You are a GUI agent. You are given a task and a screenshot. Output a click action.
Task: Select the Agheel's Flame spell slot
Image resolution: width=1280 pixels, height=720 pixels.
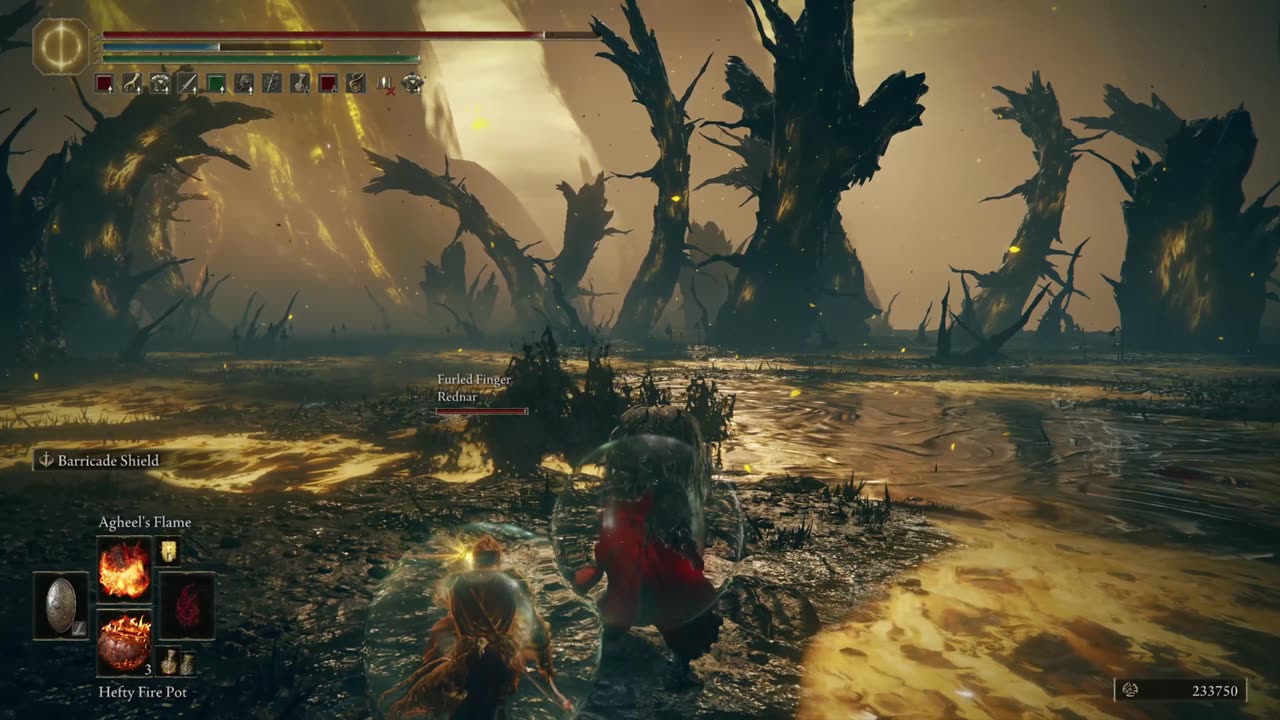(x=124, y=569)
